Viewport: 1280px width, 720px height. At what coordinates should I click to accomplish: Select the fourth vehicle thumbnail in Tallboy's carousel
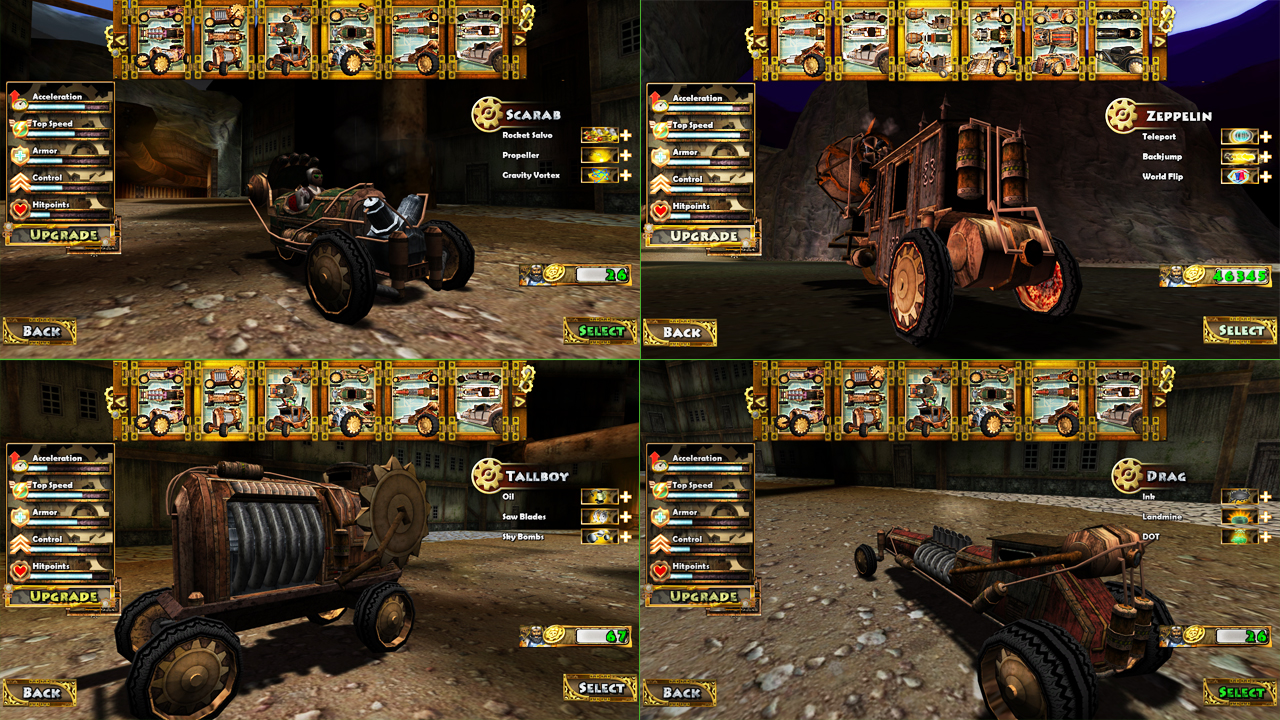pyautogui.click(x=350, y=400)
